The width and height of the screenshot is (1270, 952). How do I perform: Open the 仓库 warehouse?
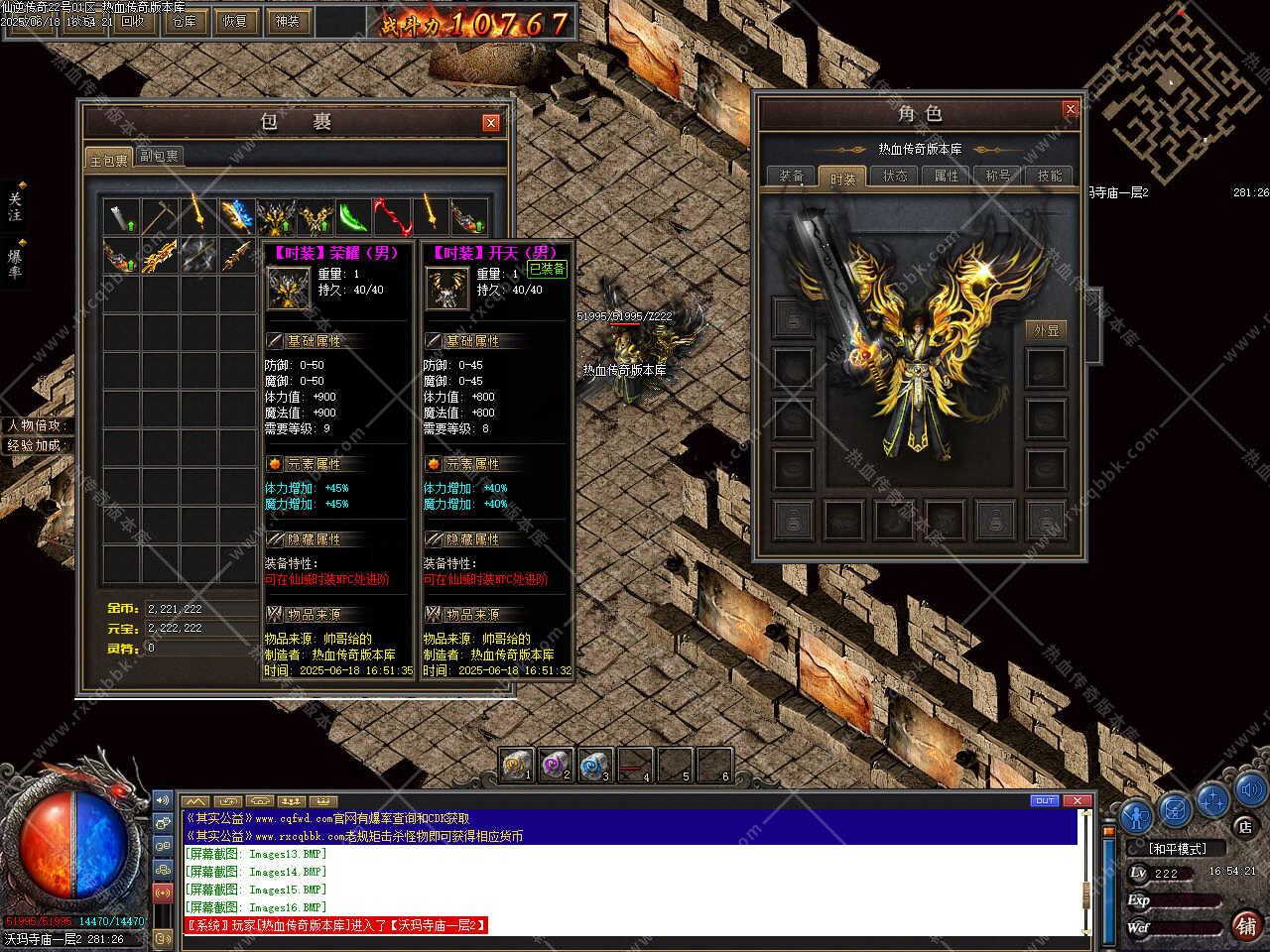pos(184,21)
